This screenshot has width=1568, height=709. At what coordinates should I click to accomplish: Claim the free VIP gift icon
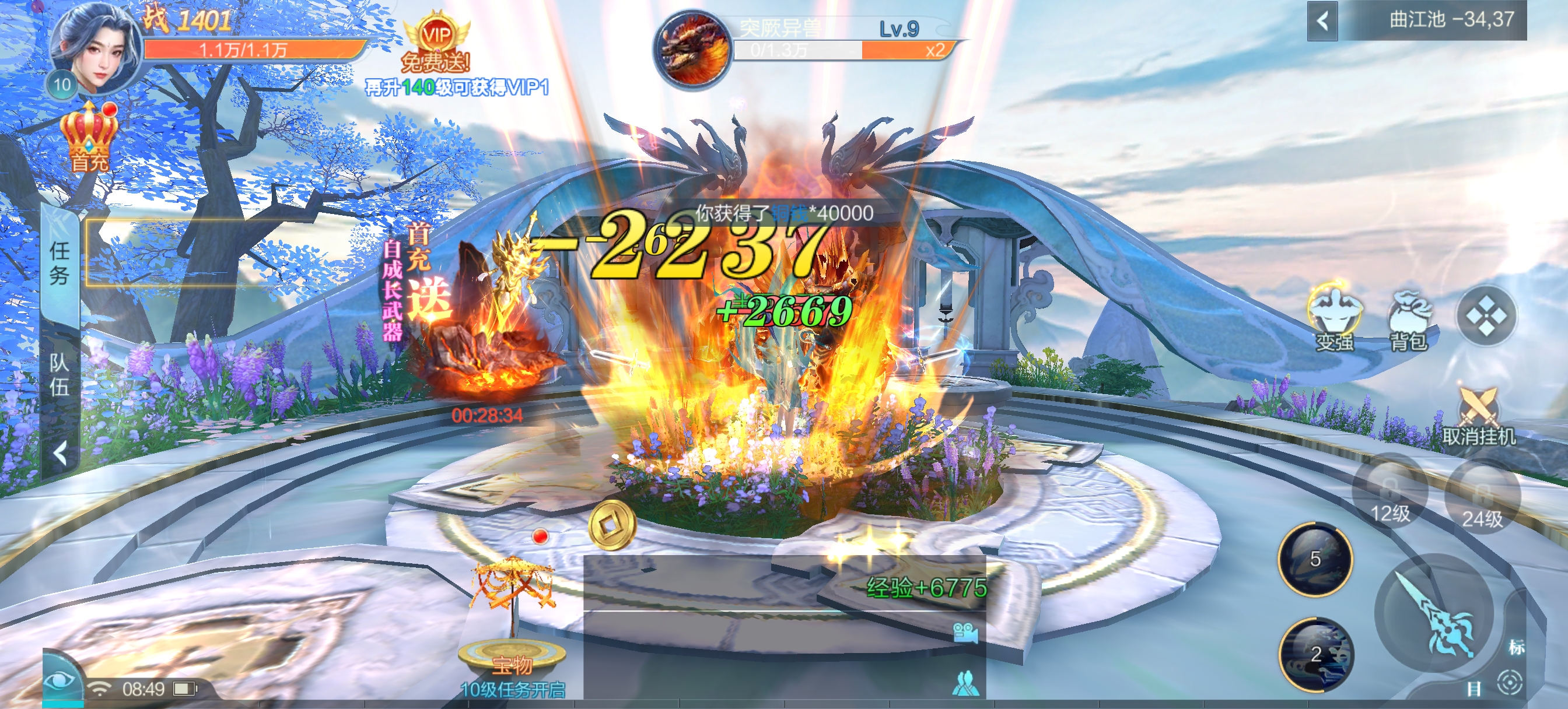click(436, 41)
